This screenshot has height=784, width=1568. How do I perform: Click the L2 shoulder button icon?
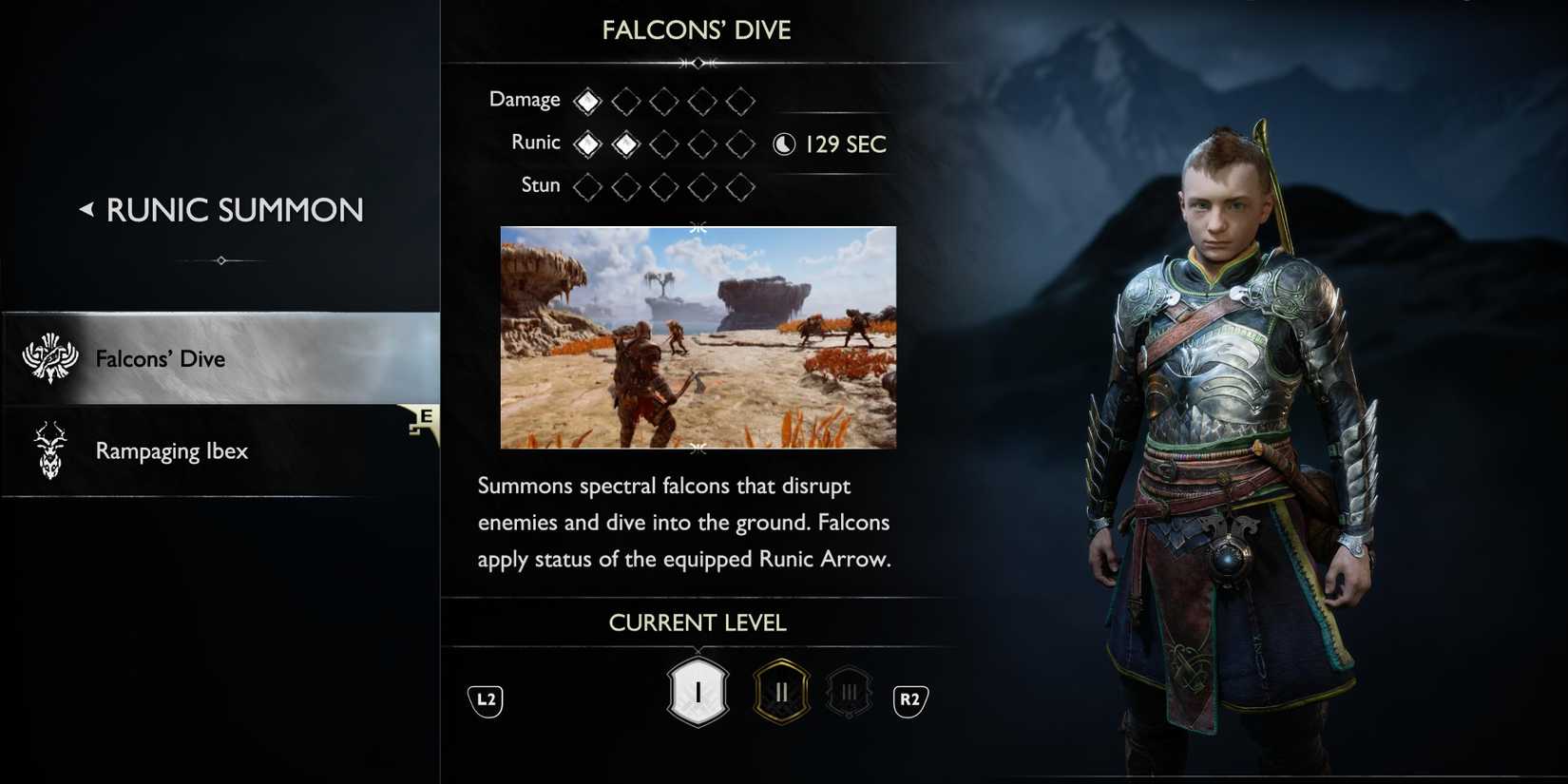click(x=485, y=698)
